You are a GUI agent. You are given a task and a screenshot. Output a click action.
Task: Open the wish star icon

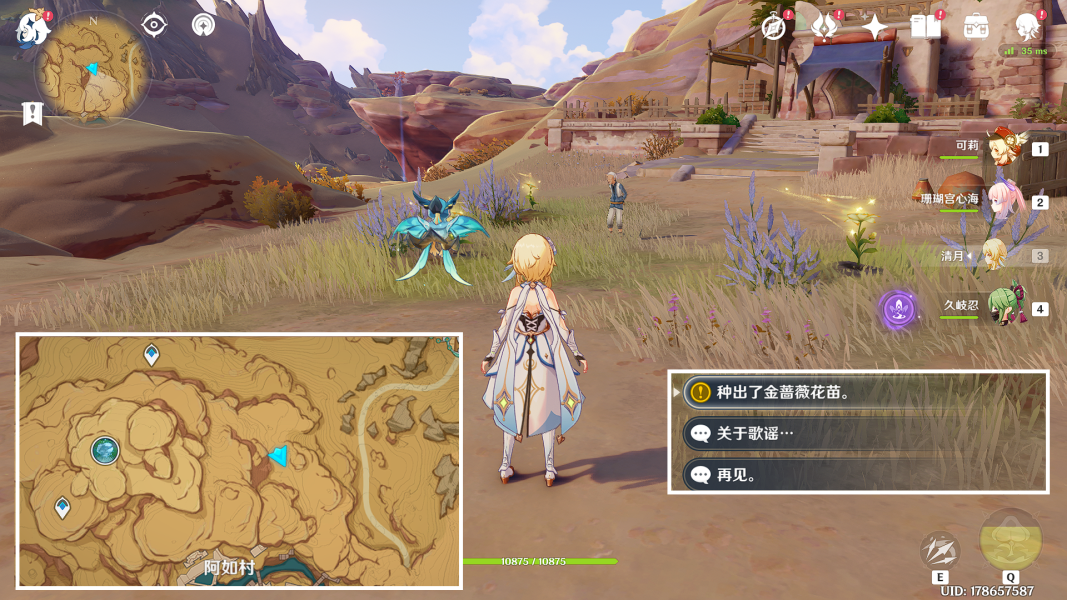[x=876, y=27]
